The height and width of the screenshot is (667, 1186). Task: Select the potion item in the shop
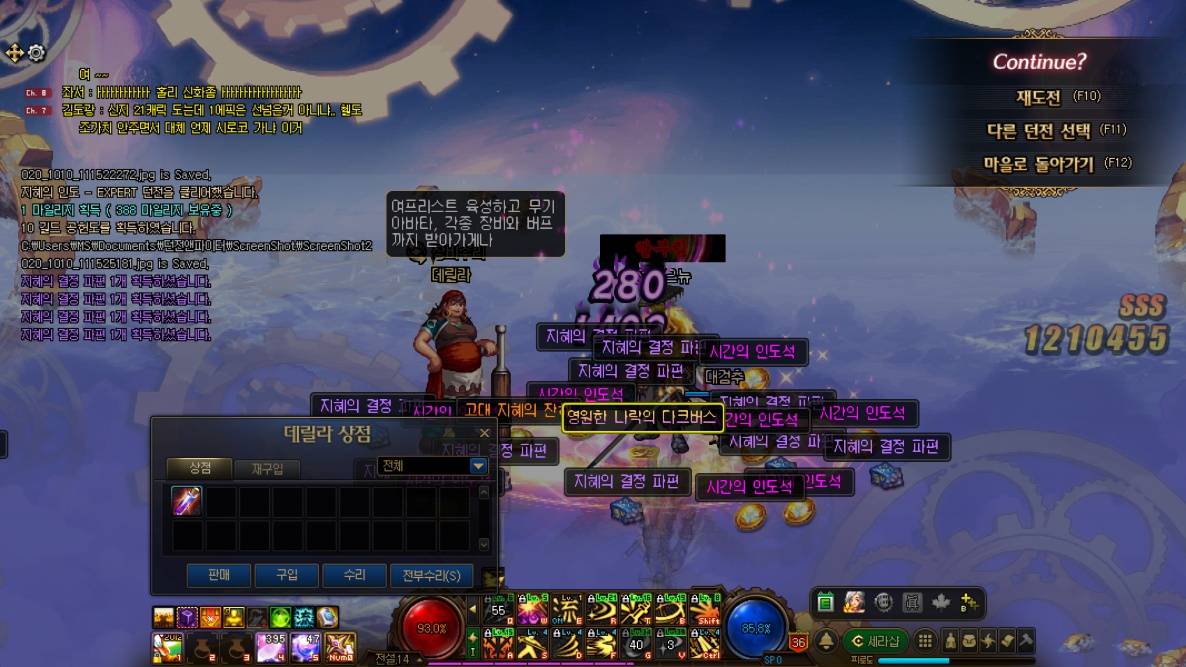(x=187, y=501)
